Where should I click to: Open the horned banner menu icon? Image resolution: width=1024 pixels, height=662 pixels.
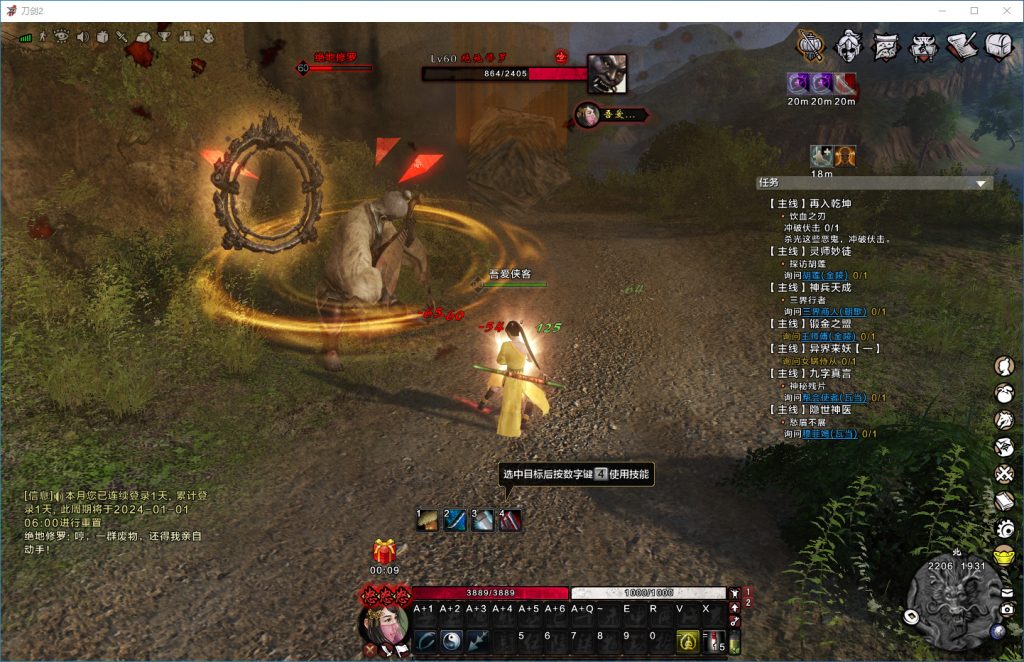tap(923, 45)
